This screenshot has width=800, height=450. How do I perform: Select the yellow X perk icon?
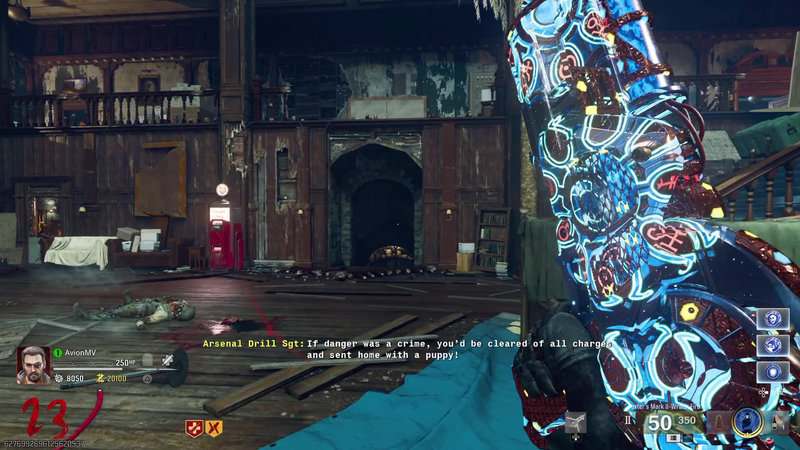click(213, 428)
